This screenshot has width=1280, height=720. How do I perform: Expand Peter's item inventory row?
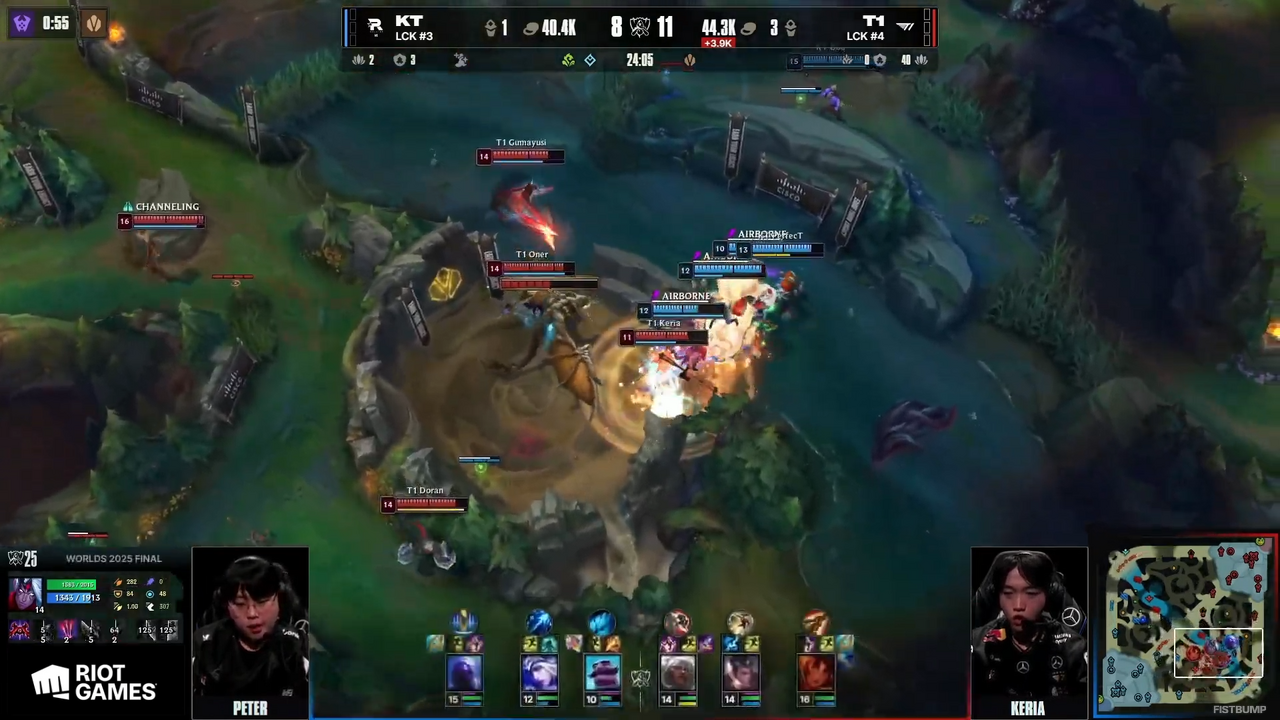(x=90, y=630)
